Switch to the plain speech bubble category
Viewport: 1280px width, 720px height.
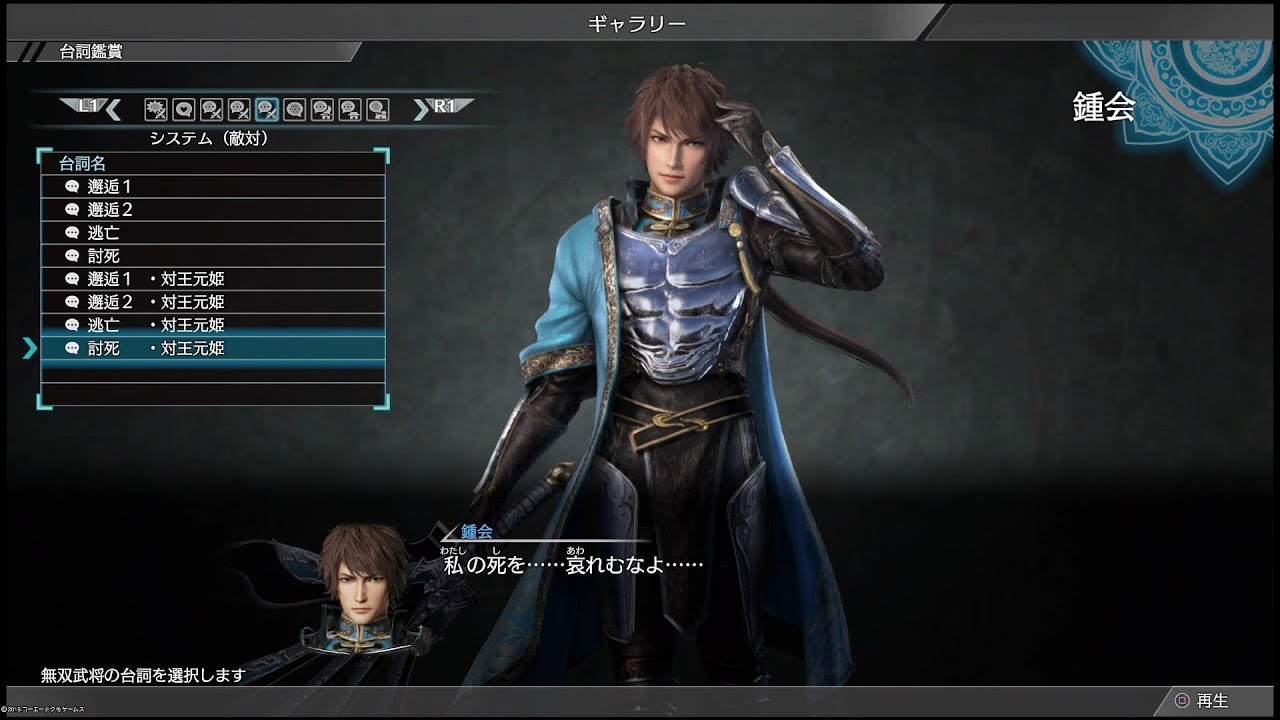294,109
